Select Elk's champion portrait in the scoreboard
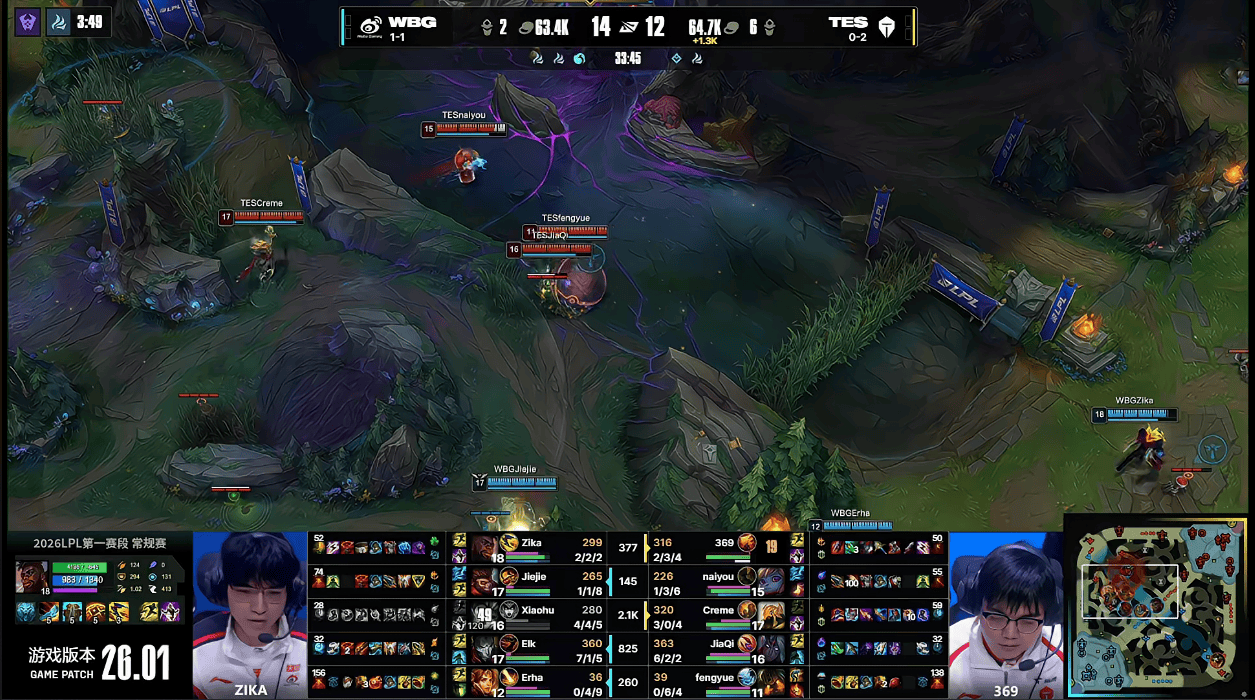1255x700 pixels. pyautogui.click(x=485, y=646)
